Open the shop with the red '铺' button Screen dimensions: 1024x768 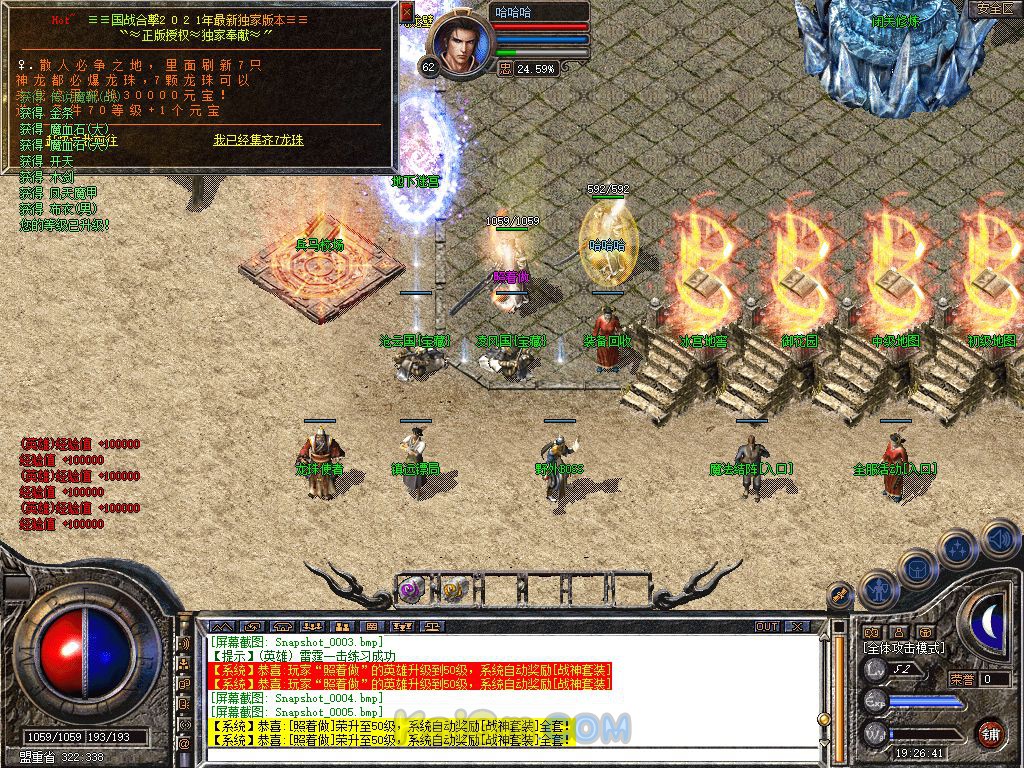990,733
